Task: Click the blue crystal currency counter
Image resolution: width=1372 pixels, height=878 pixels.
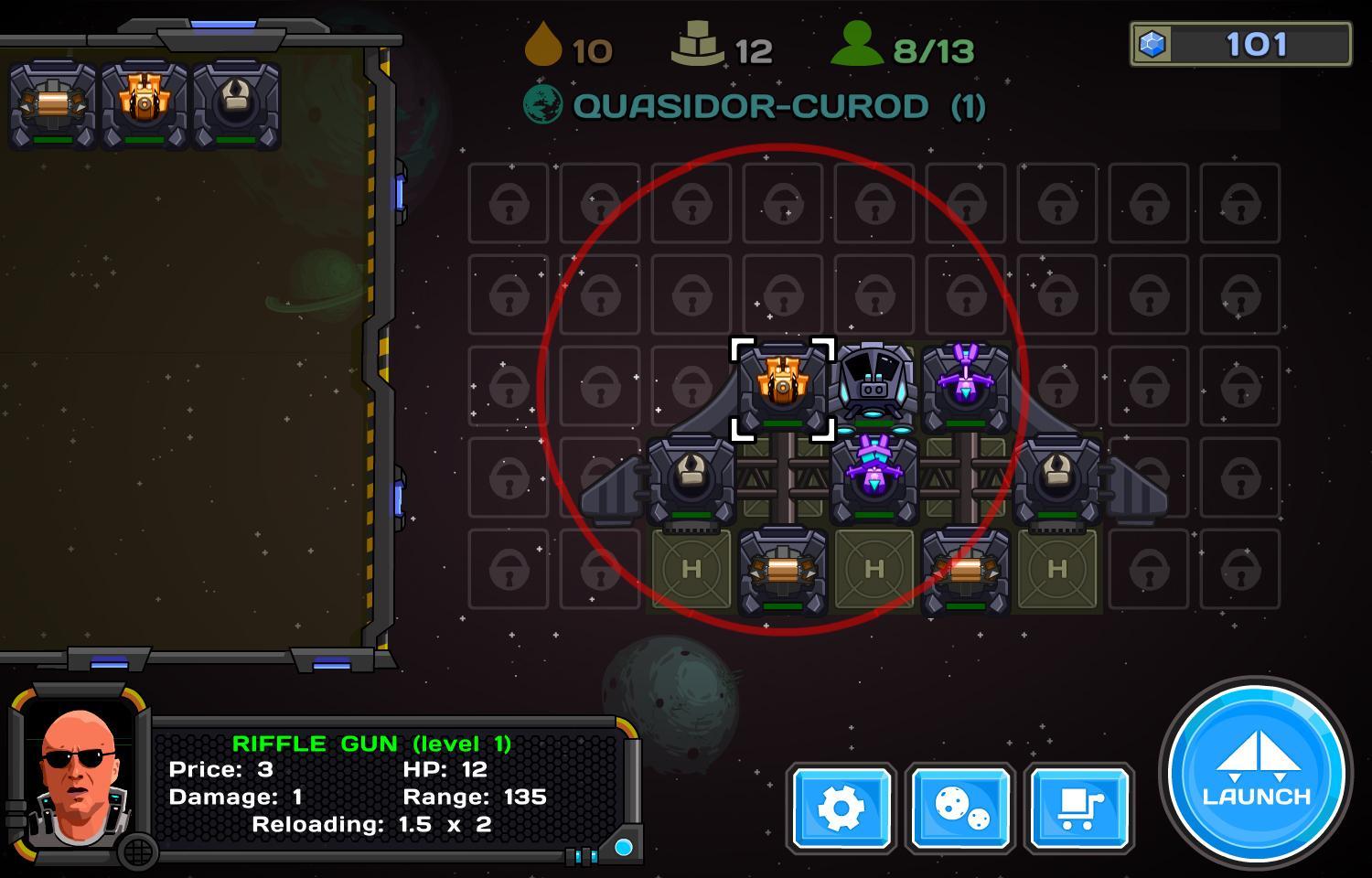Action: tap(1239, 41)
